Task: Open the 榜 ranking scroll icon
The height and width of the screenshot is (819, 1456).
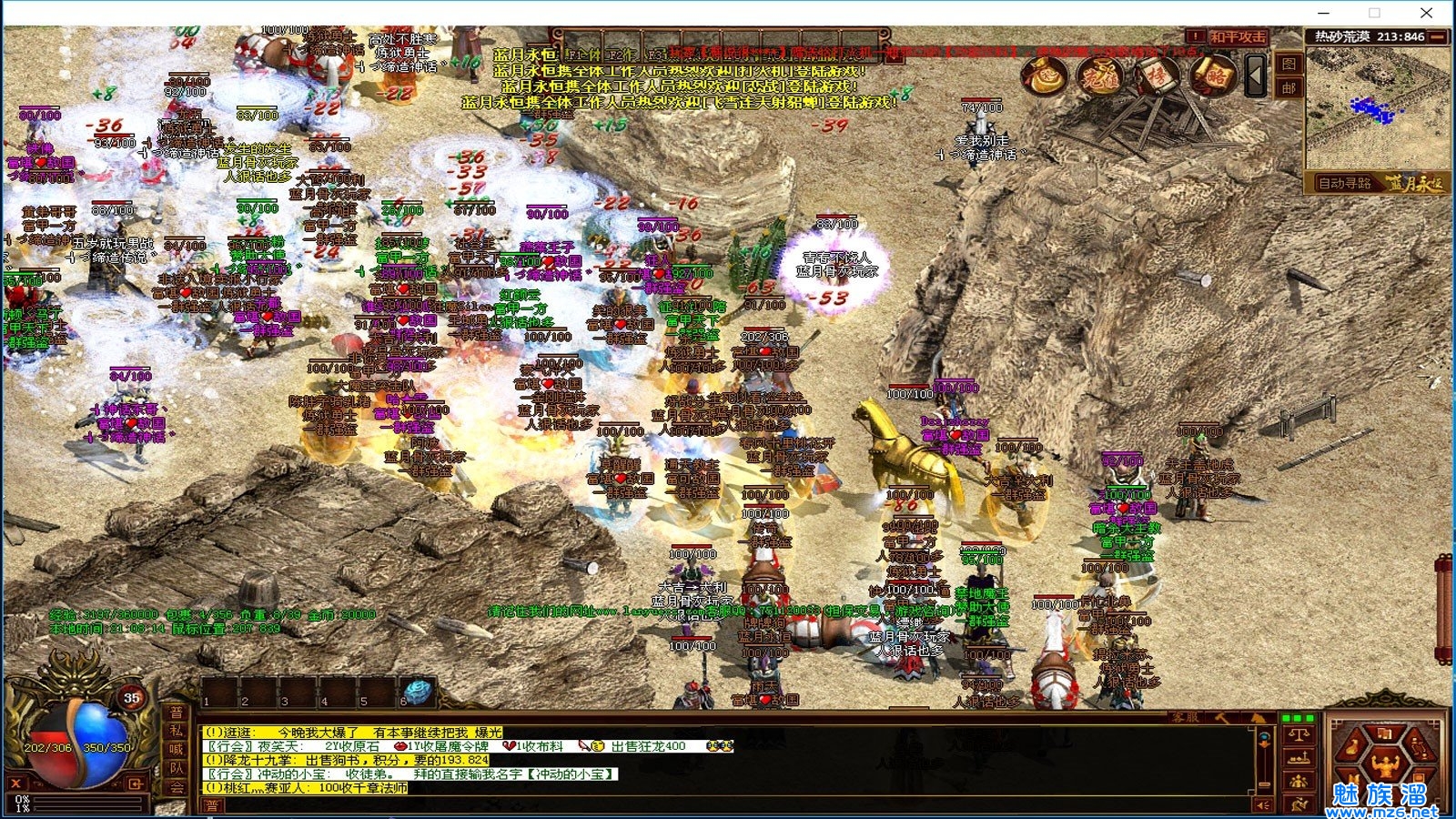Action: tap(1156, 76)
